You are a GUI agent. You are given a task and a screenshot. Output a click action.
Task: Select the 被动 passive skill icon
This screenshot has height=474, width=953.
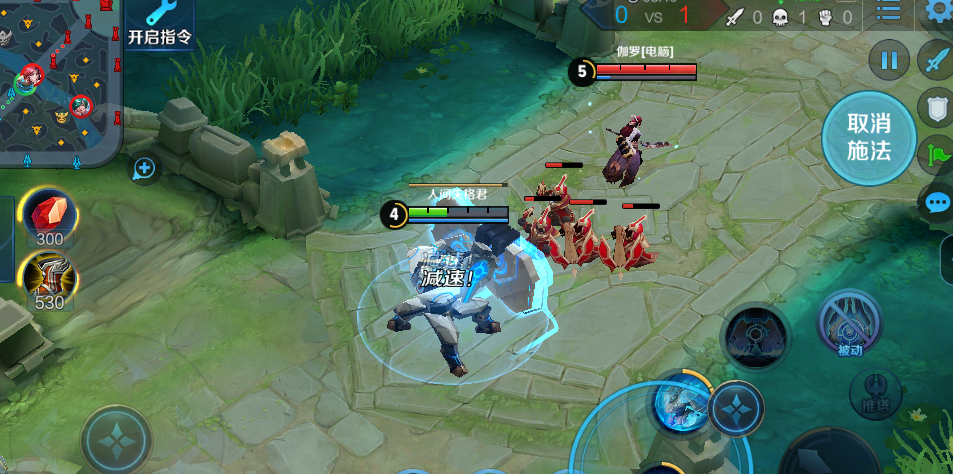click(x=849, y=325)
